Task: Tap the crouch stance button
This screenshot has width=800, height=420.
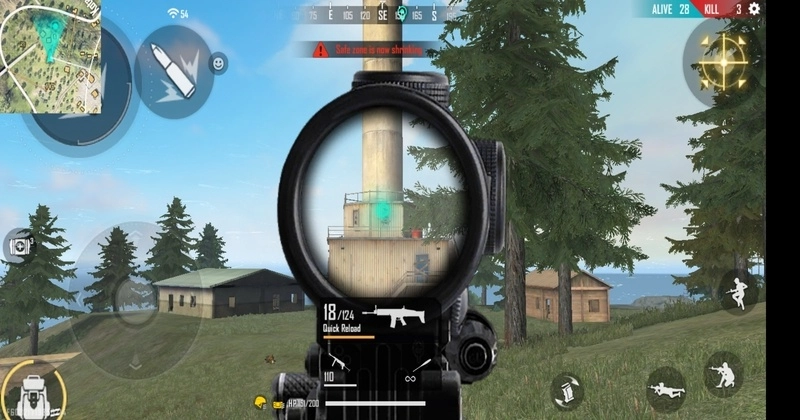Action: pyautogui.click(x=723, y=372)
